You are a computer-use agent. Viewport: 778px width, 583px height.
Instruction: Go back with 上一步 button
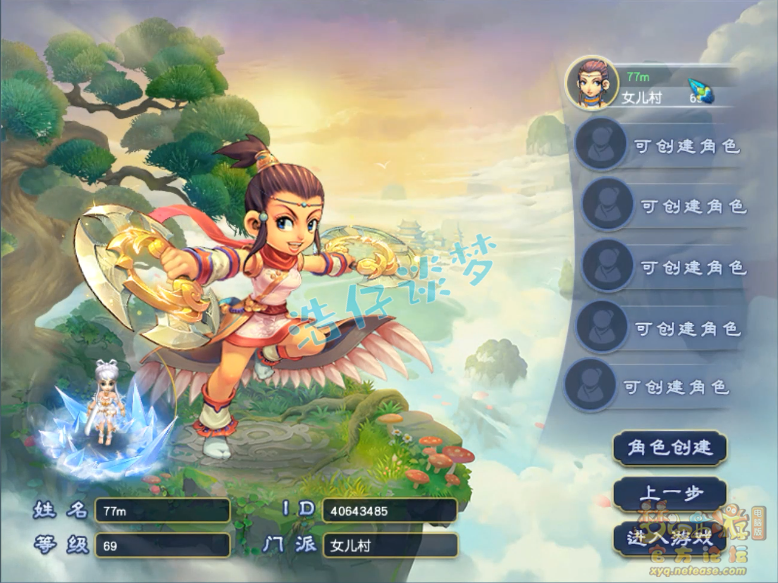tap(669, 494)
